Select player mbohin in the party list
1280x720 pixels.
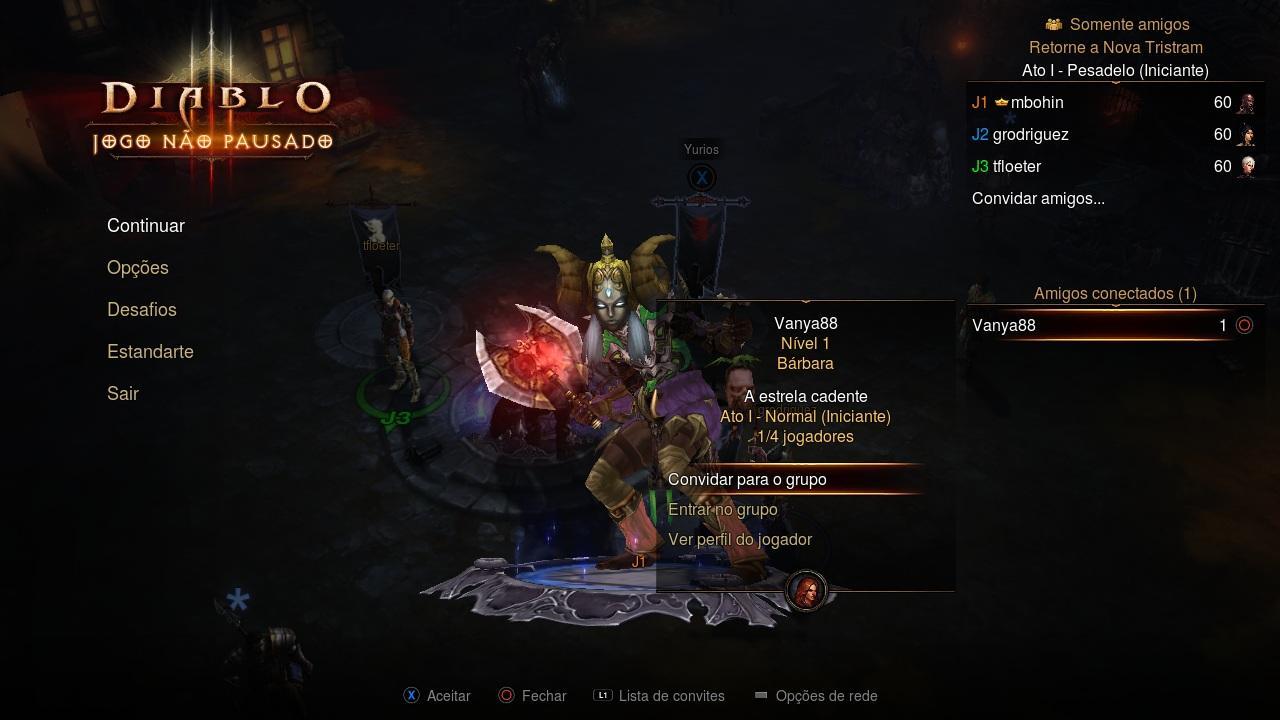click(x=1037, y=103)
